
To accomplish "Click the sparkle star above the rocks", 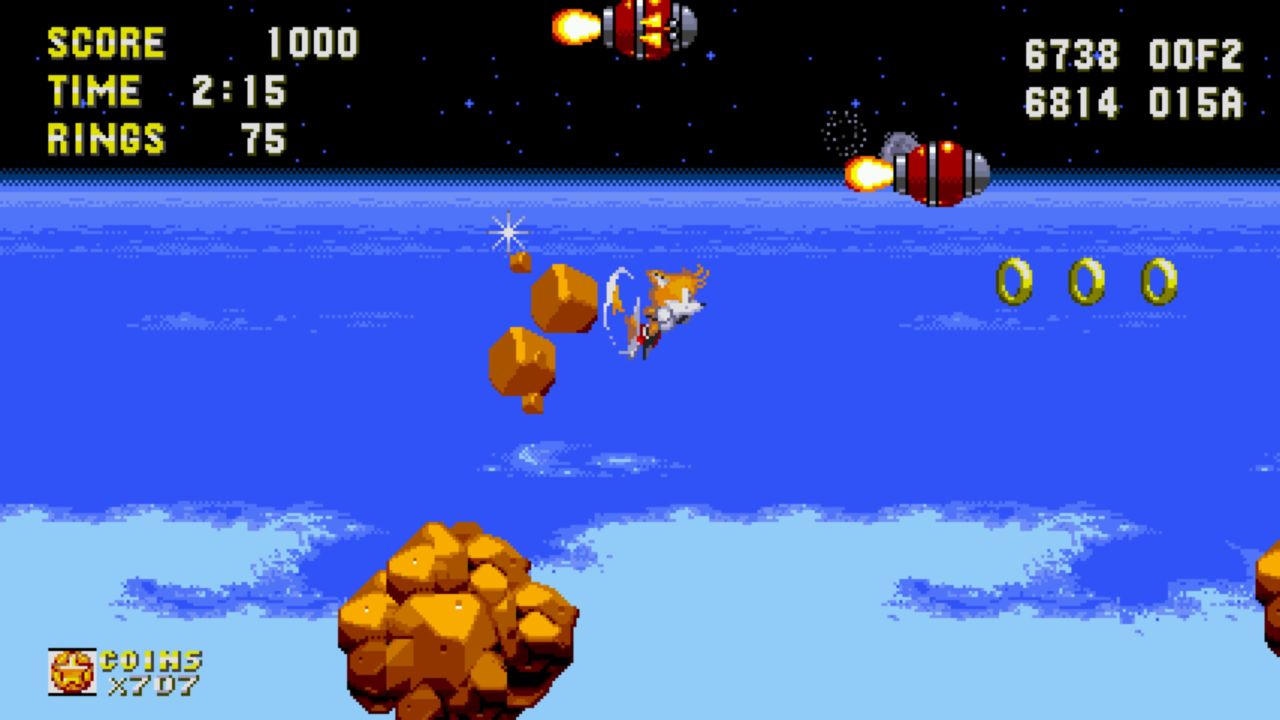I will pyautogui.click(x=508, y=233).
